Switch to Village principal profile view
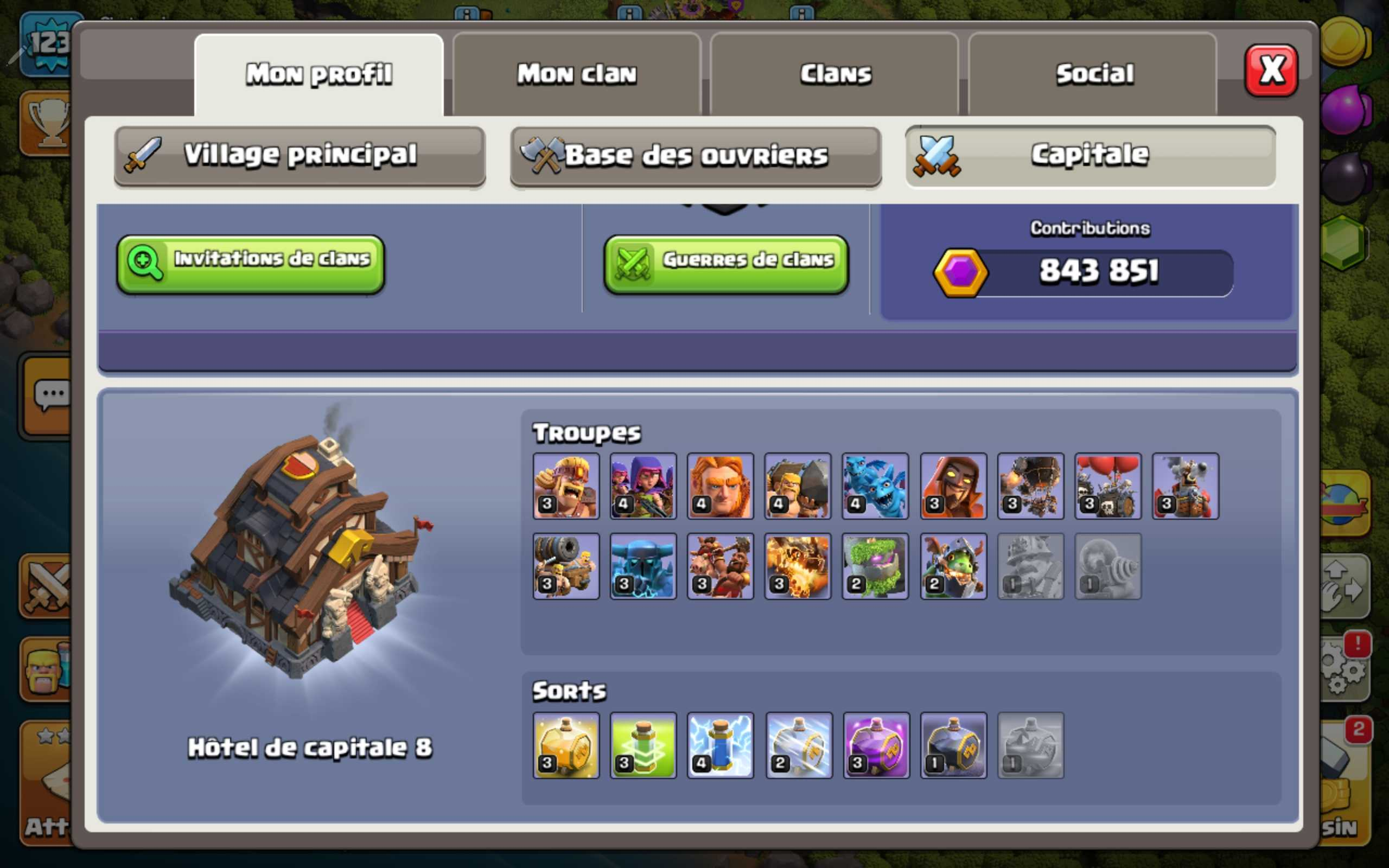The width and height of the screenshot is (1389, 868). (x=300, y=156)
